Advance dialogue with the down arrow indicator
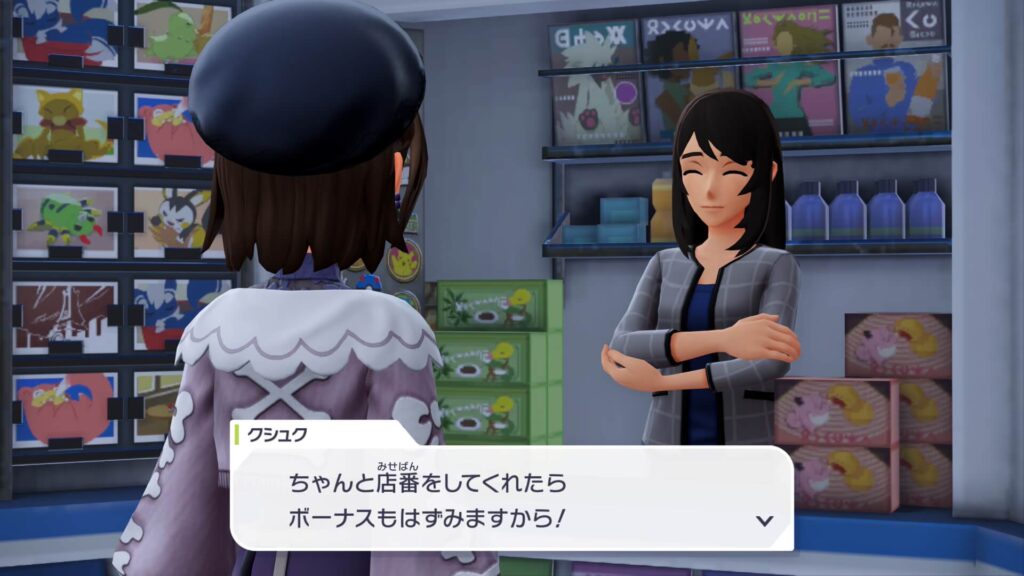Screen dimensions: 1024x576 tap(765, 520)
